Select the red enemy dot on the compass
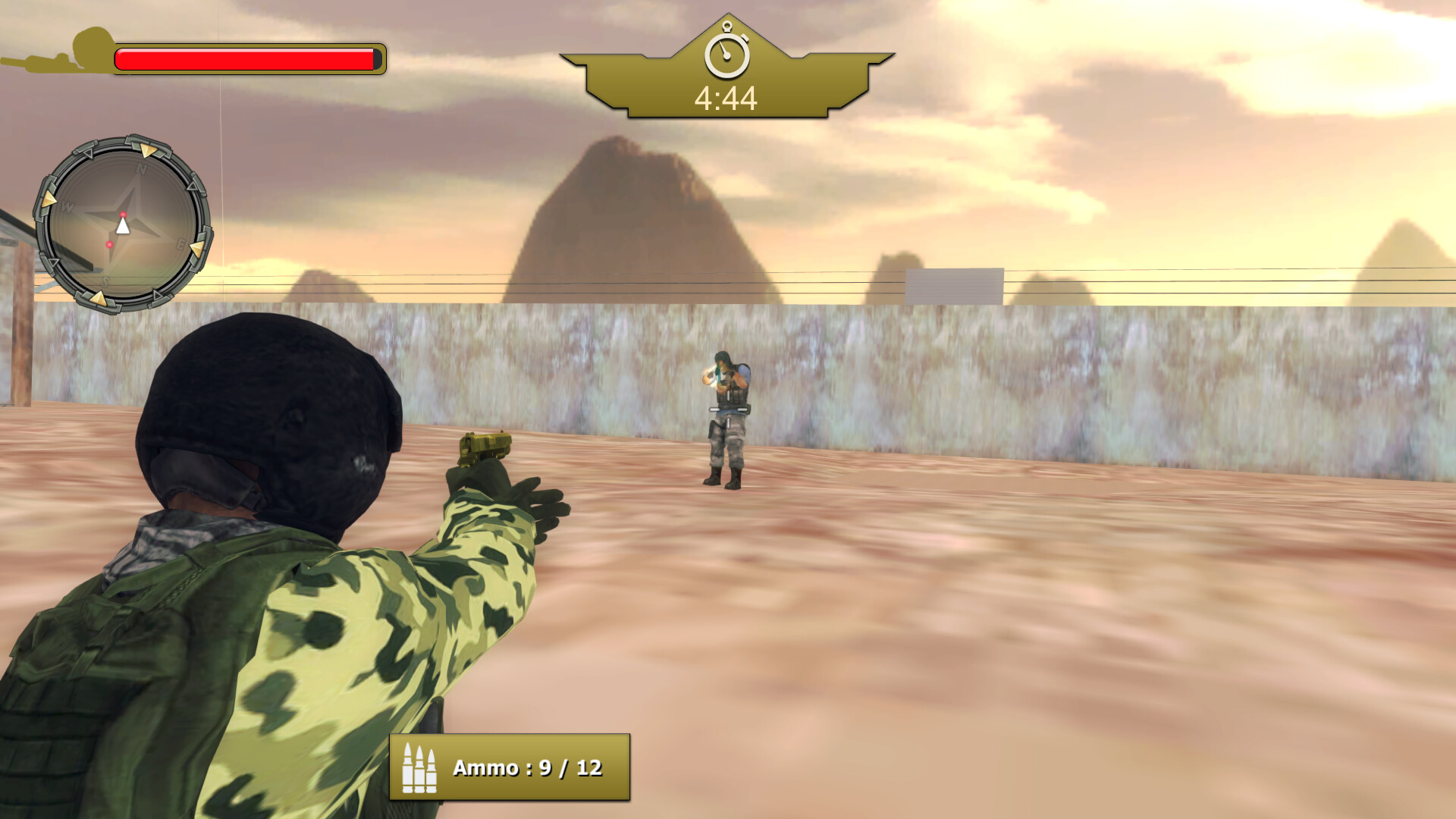The image size is (1456, 819). [110, 244]
